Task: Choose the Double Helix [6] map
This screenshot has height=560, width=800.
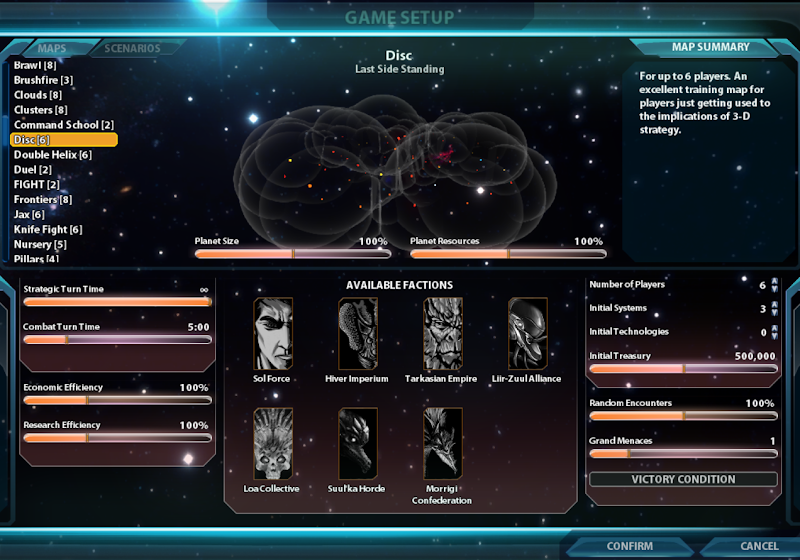Action: point(52,155)
